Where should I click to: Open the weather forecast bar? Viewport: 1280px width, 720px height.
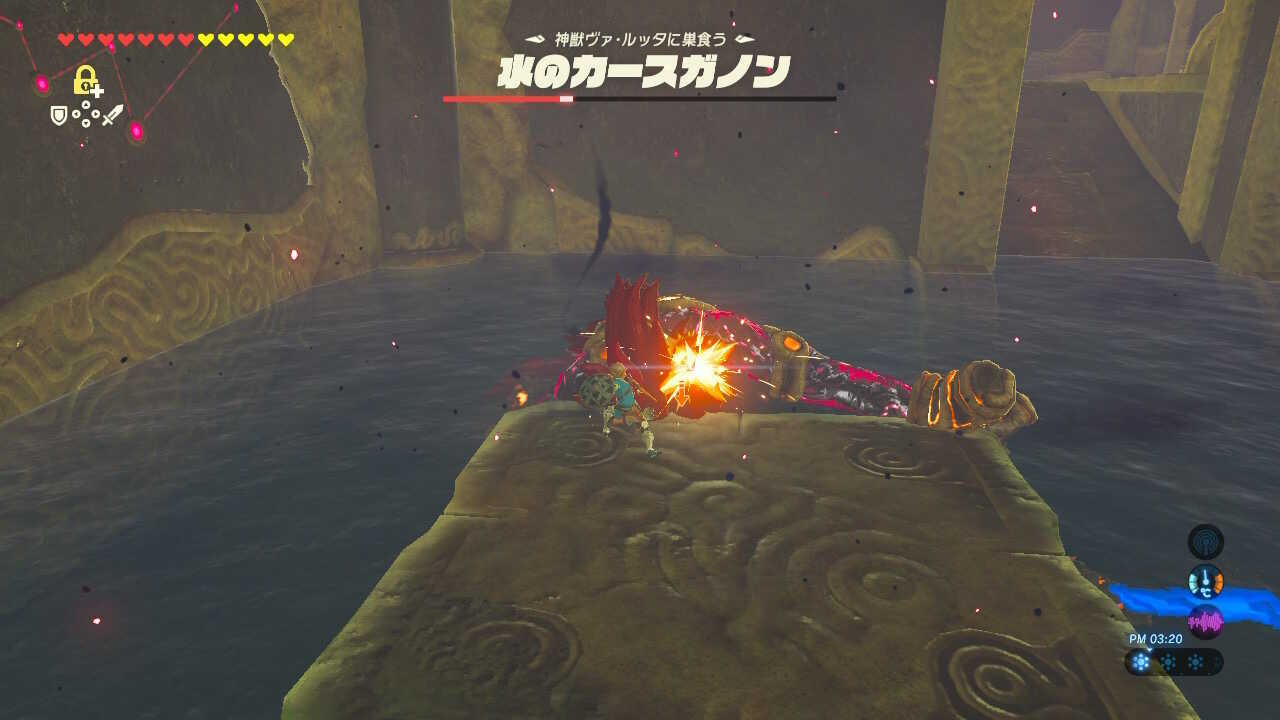click(1170, 660)
